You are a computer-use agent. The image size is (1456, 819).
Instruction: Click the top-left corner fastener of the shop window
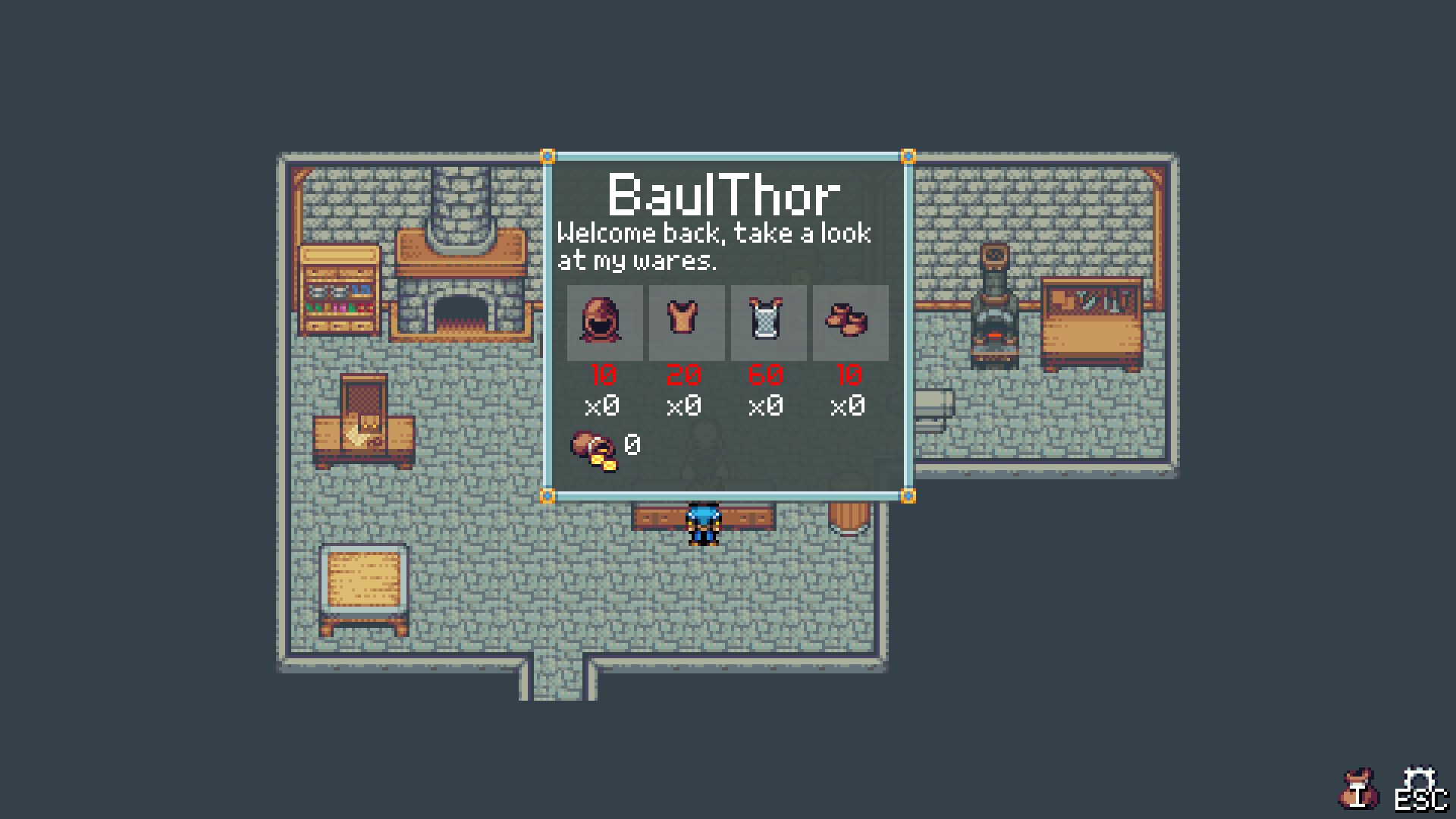[548, 158]
